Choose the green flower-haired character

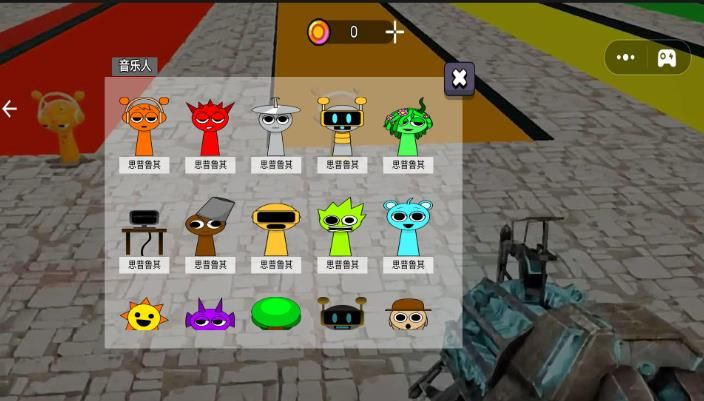[x=408, y=126]
